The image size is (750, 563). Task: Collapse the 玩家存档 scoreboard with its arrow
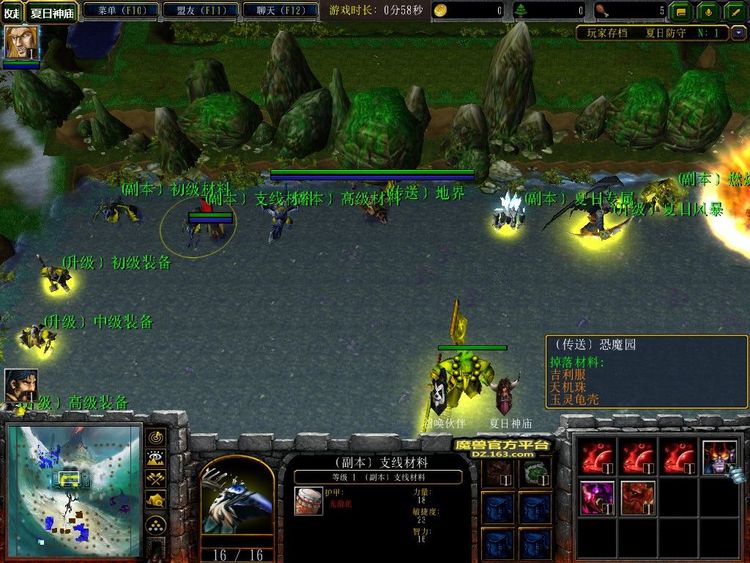[x=737, y=33]
